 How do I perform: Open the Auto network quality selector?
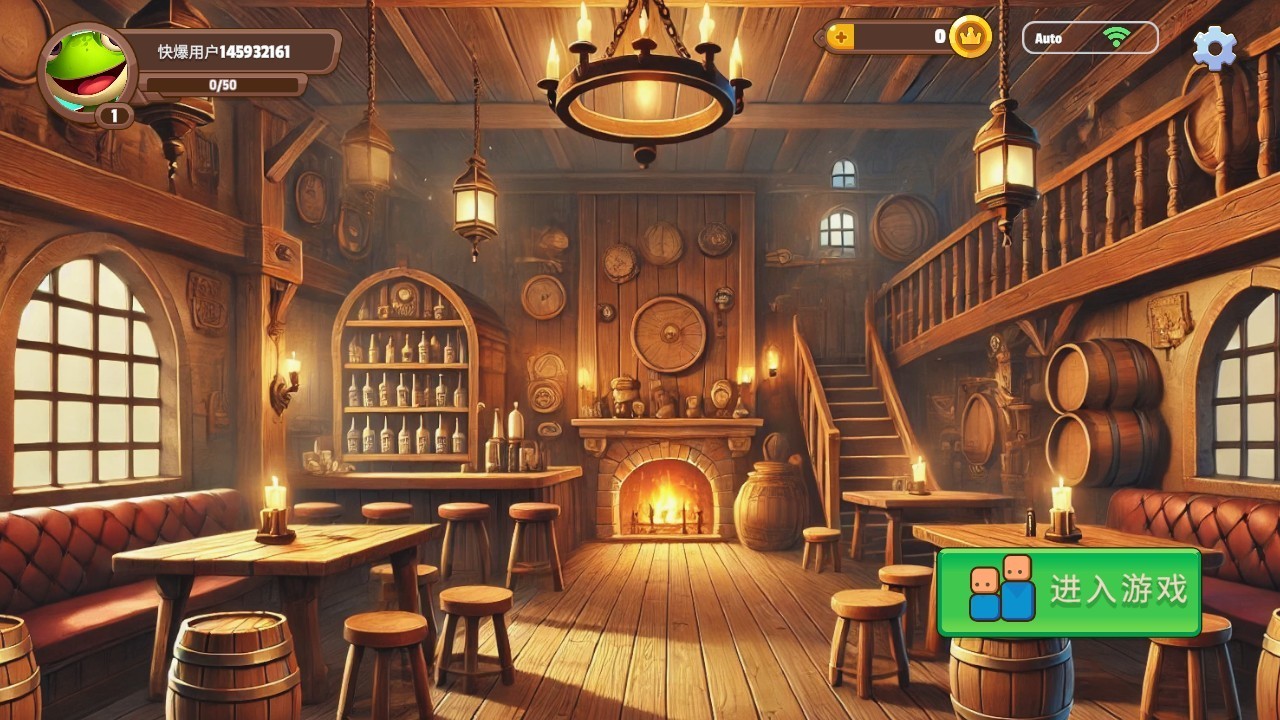pyautogui.click(x=1089, y=38)
